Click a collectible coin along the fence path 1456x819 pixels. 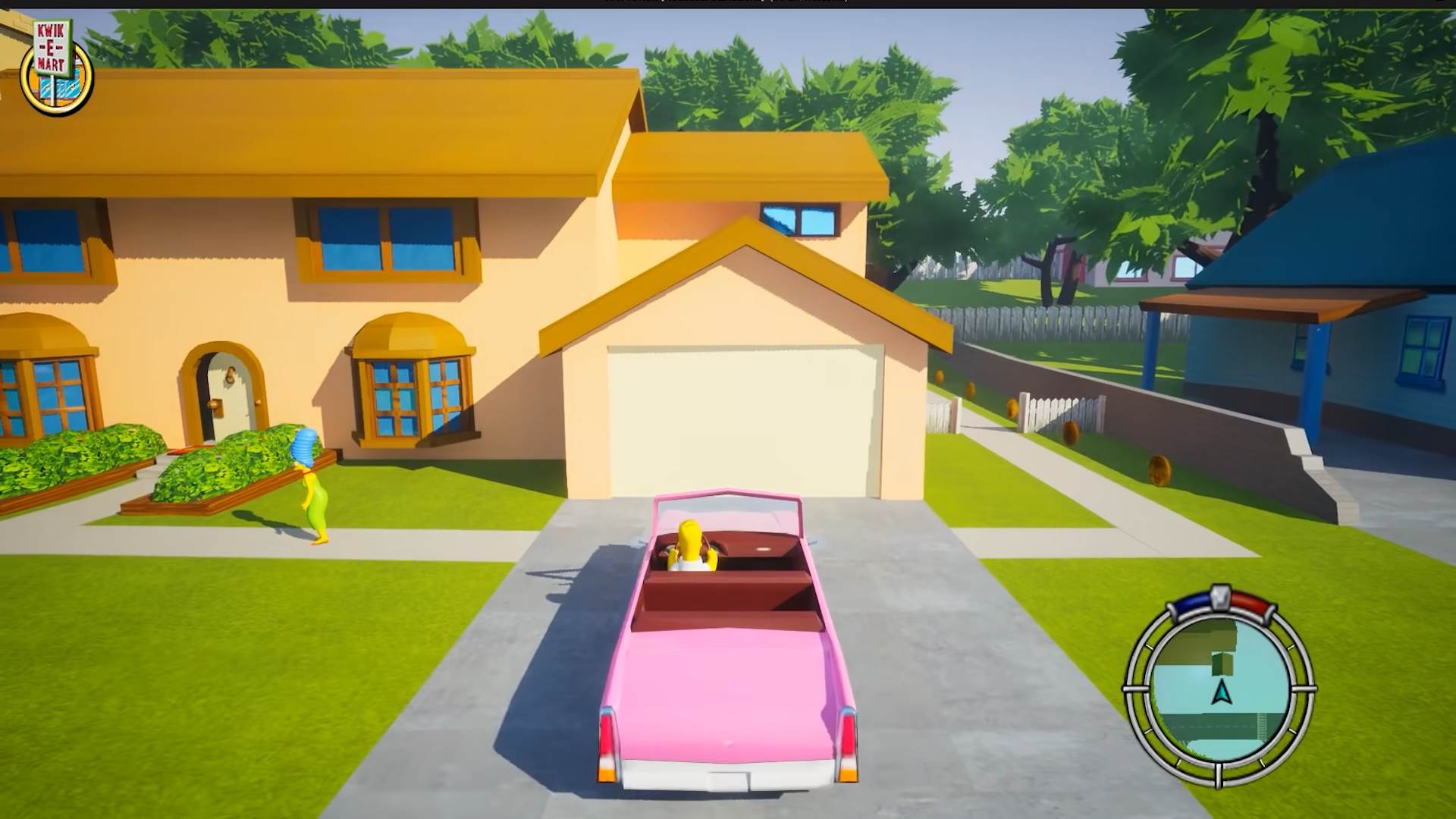click(1070, 432)
